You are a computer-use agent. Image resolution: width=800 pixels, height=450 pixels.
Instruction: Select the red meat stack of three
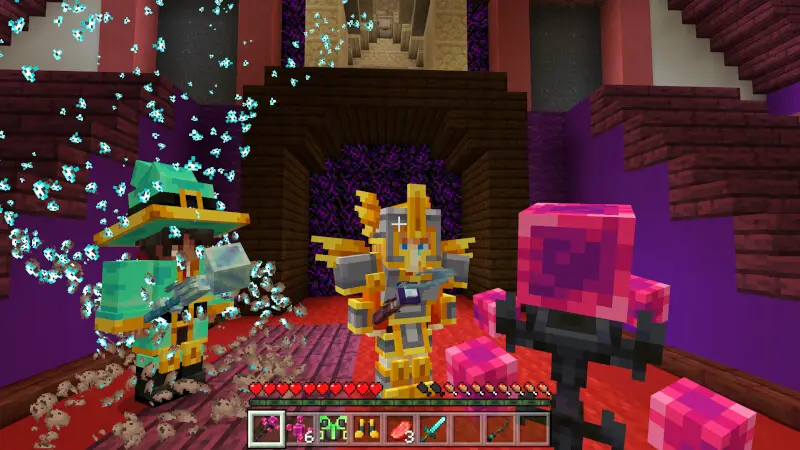click(x=400, y=429)
